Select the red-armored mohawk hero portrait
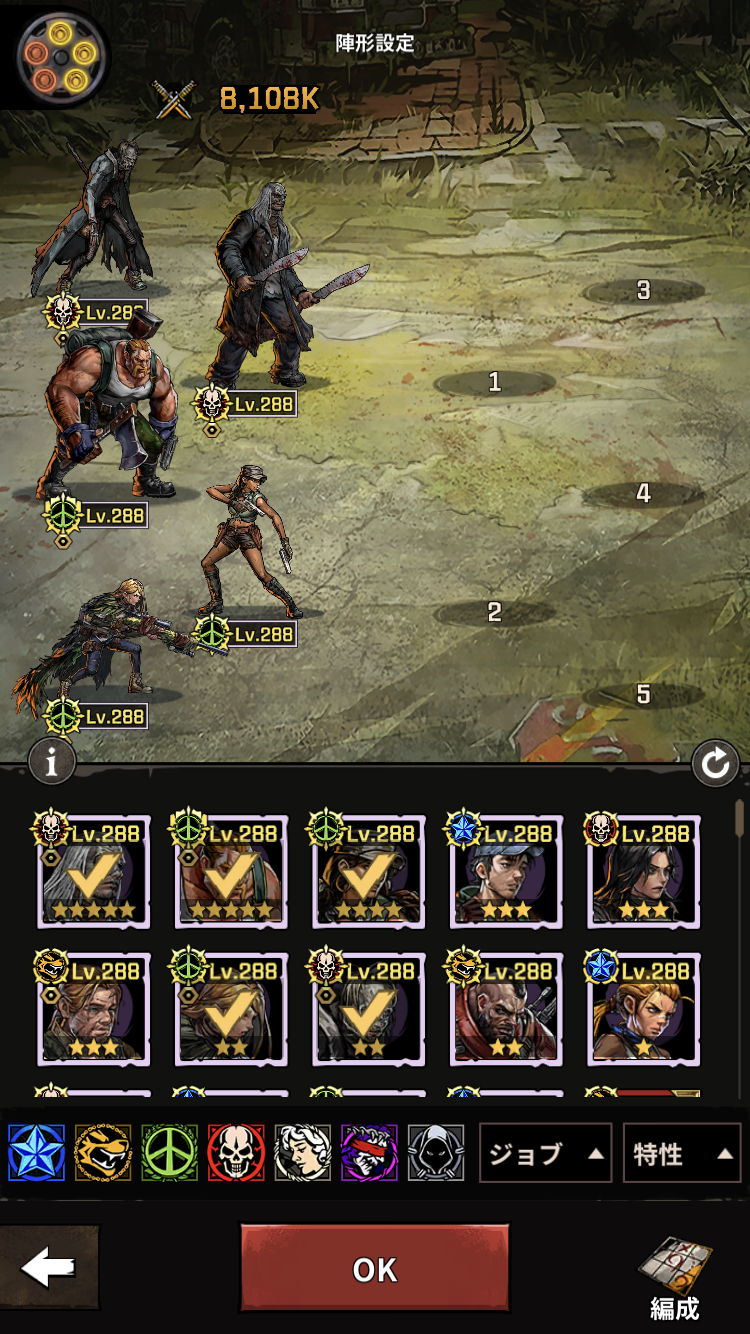Viewport: 750px width, 1334px height. pos(505,1009)
